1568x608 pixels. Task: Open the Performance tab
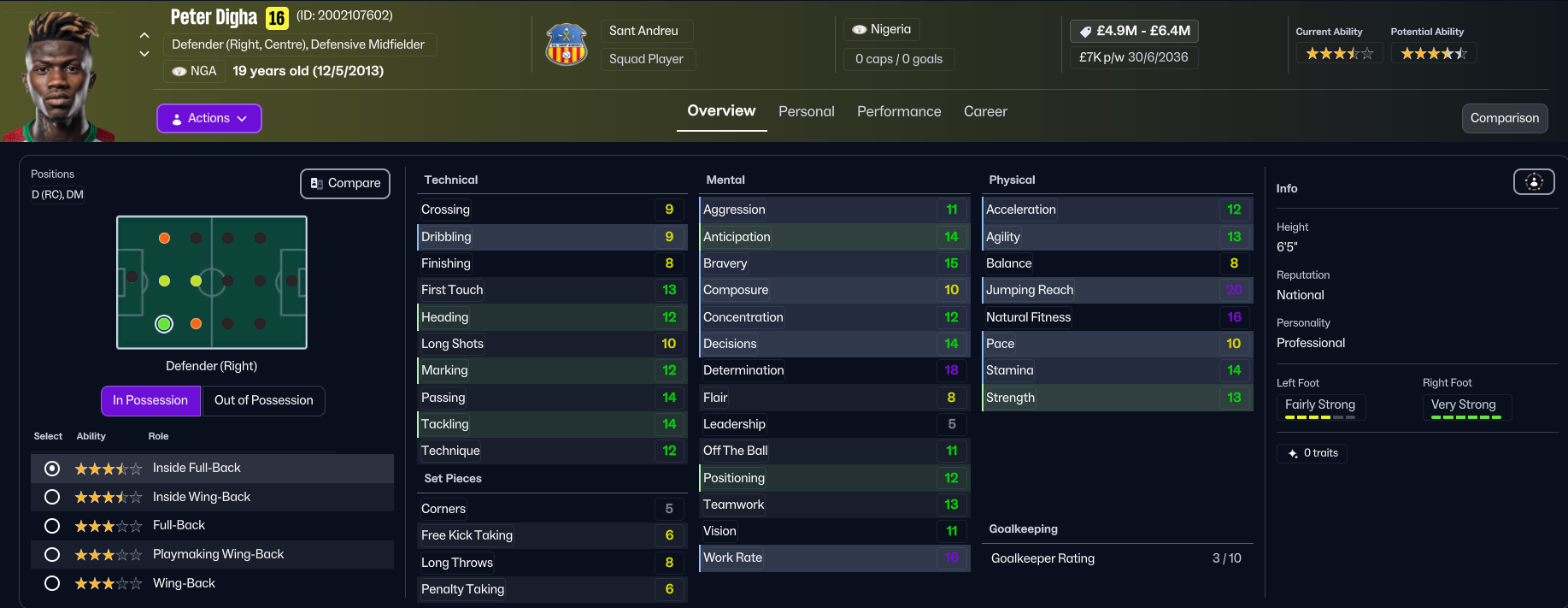pyautogui.click(x=899, y=111)
